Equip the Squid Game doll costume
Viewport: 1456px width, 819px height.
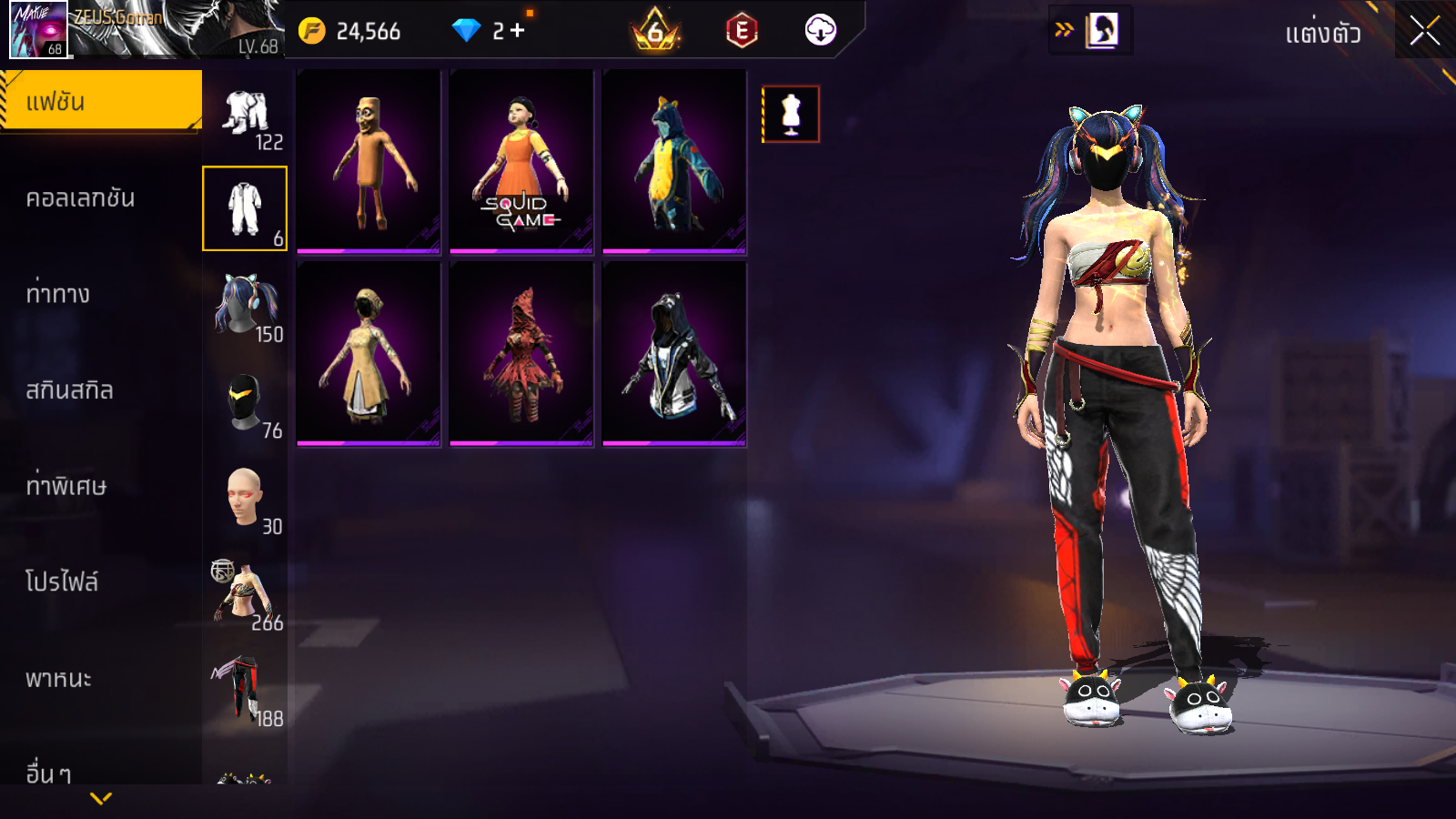[521, 162]
